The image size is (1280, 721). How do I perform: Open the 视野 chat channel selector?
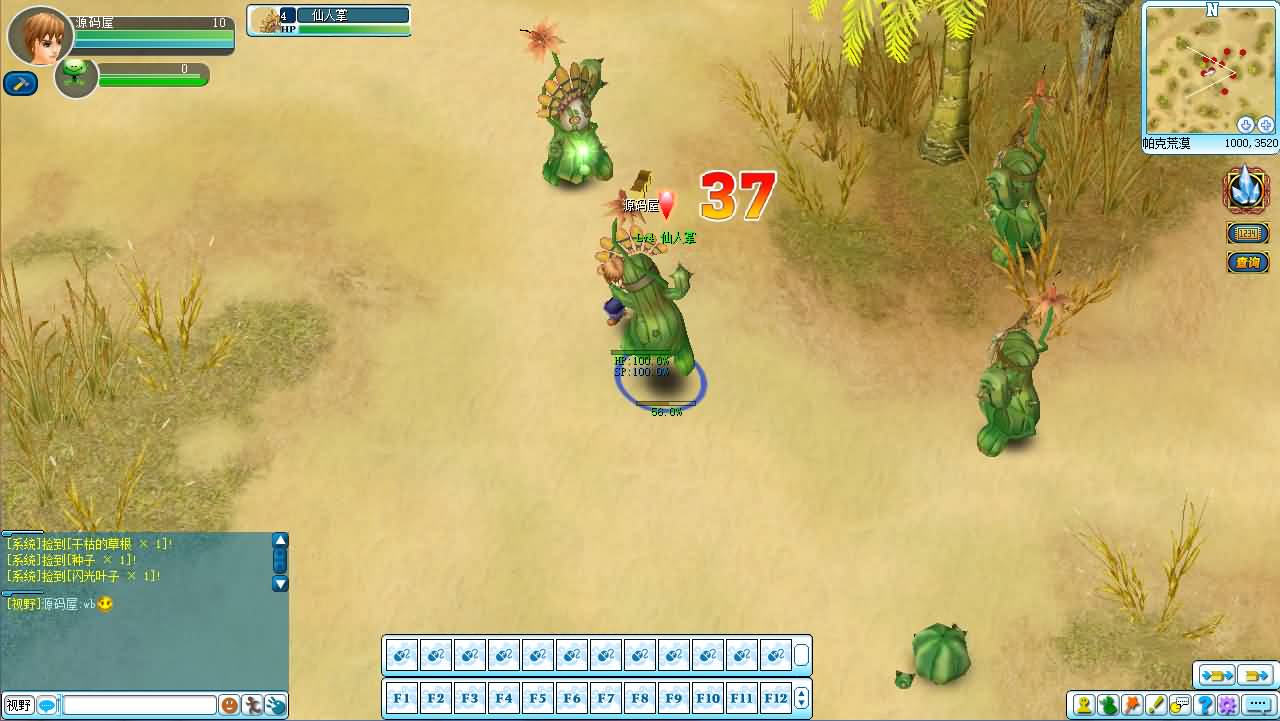(18, 705)
